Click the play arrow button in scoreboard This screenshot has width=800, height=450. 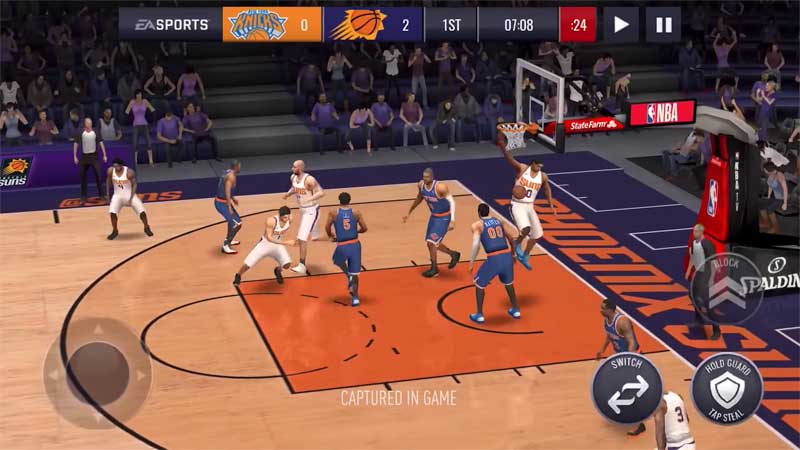(x=621, y=24)
